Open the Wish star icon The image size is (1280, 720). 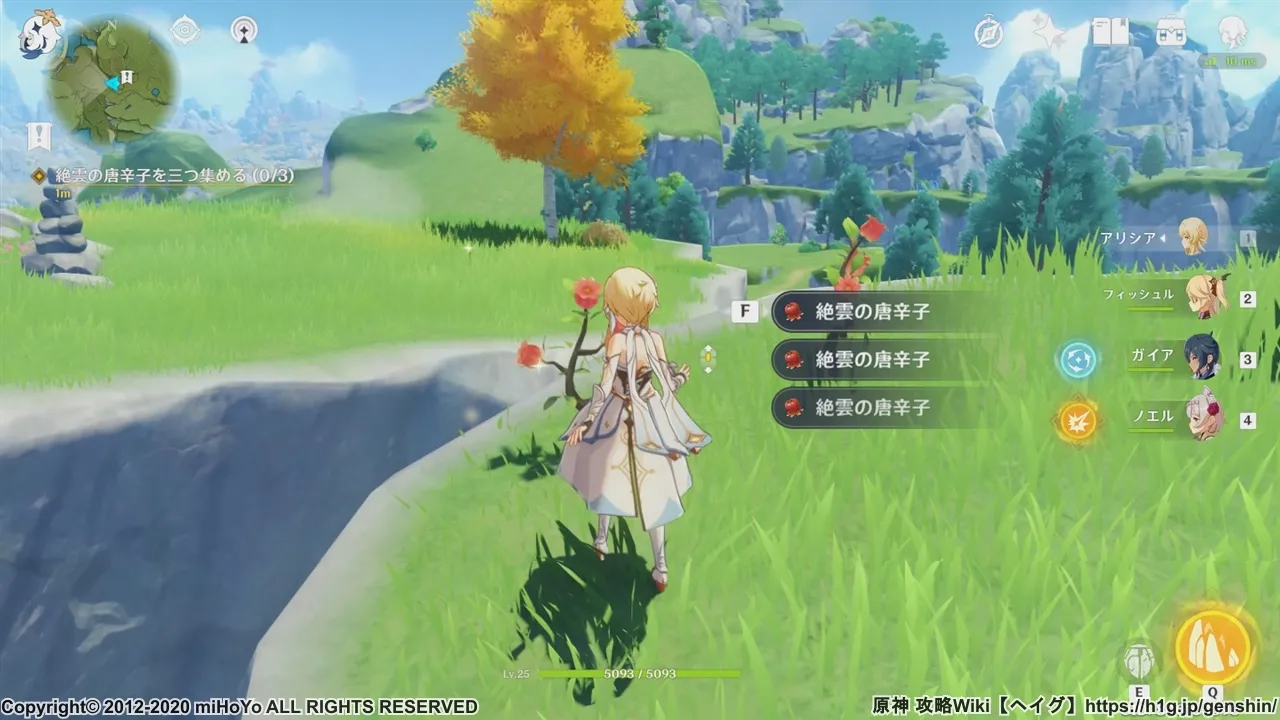click(x=1049, y=34)
